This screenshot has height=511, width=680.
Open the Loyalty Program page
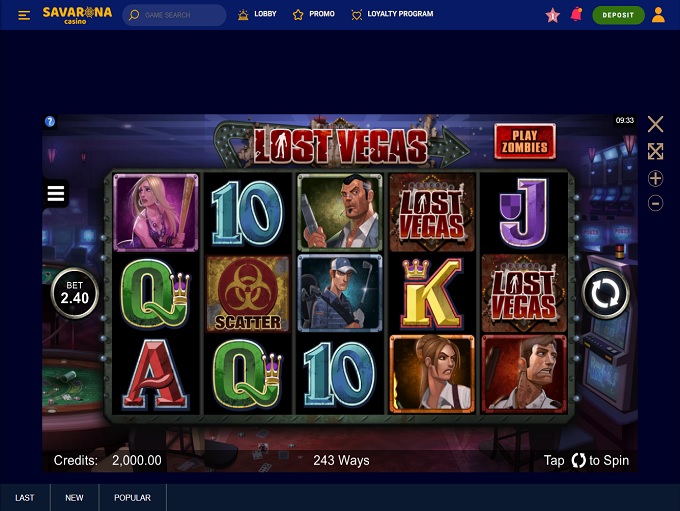click(x=392, y=15)
